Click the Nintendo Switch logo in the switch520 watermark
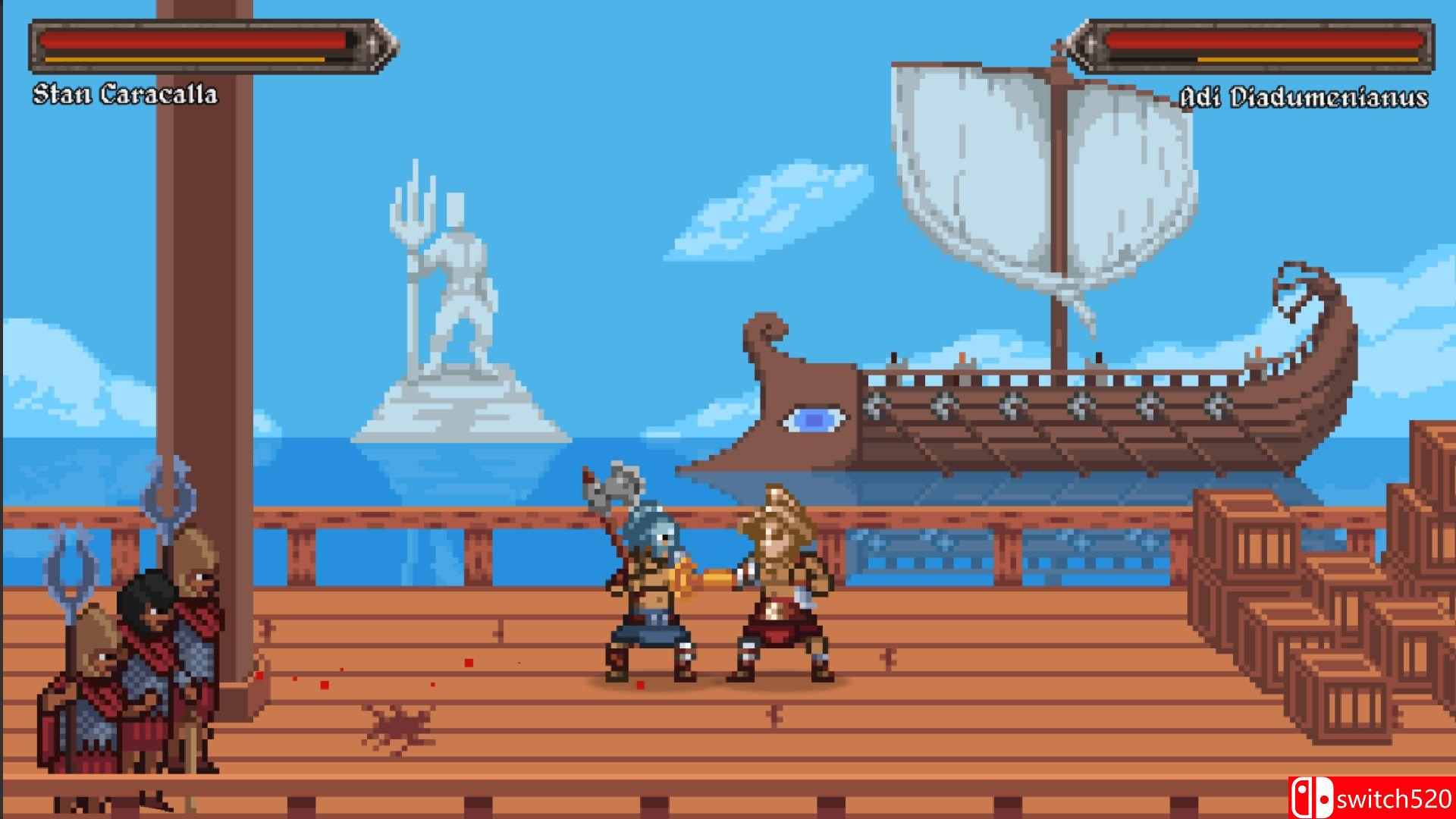Viewport: 1456px width, 819px height. 1310,798
